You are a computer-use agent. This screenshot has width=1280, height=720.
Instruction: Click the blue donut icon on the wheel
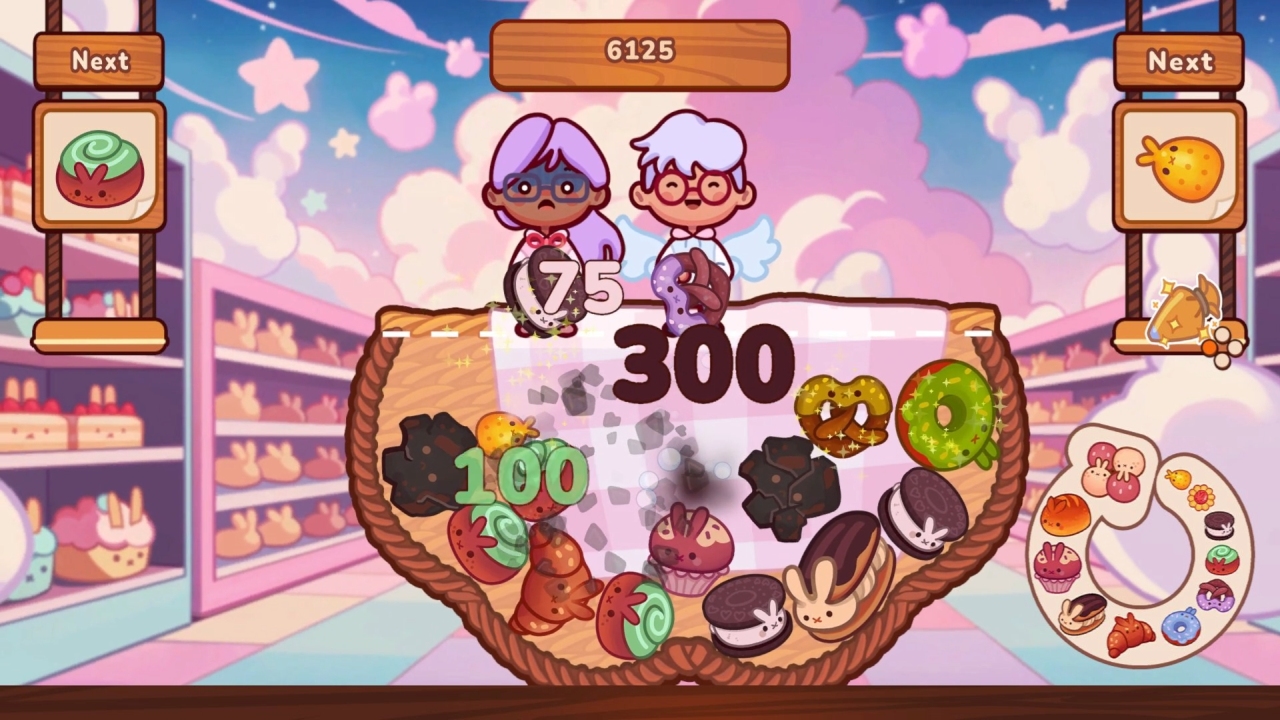pos(1181,628)
